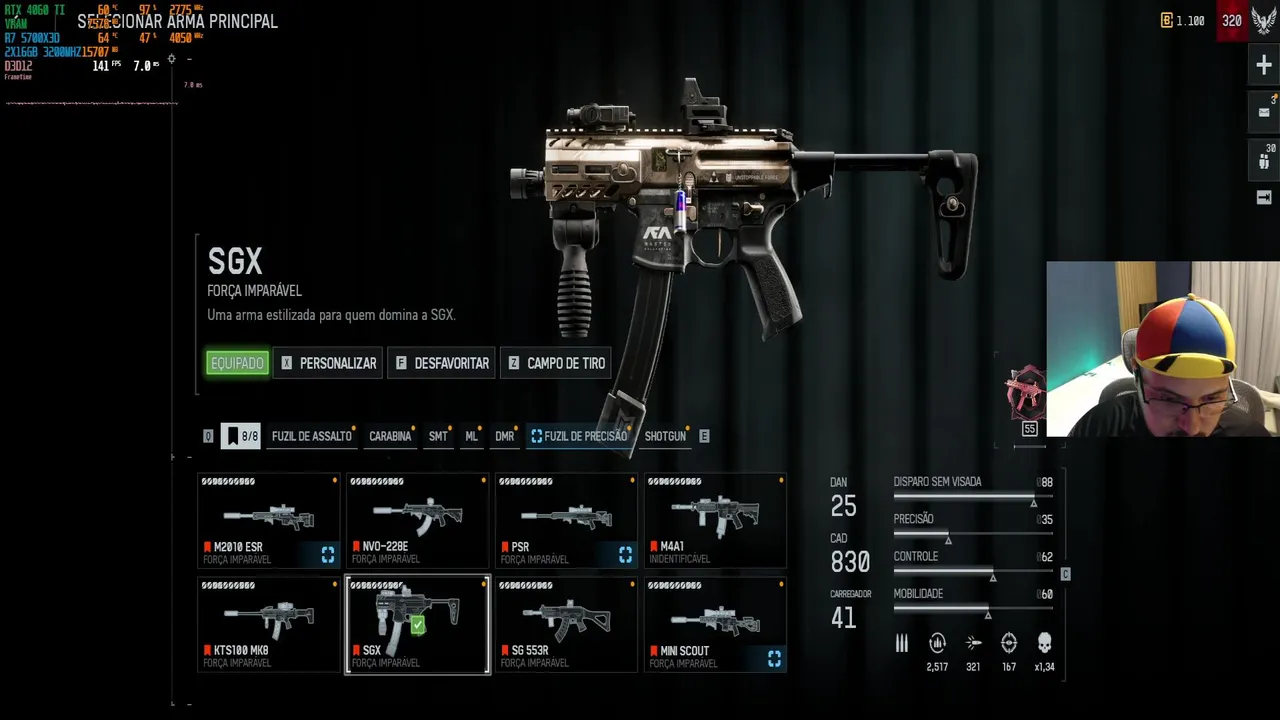The height and width of the screenshot is (720, 1280).
Task: Pick the Mini Scout weapon tile
Action: [715, 624]
